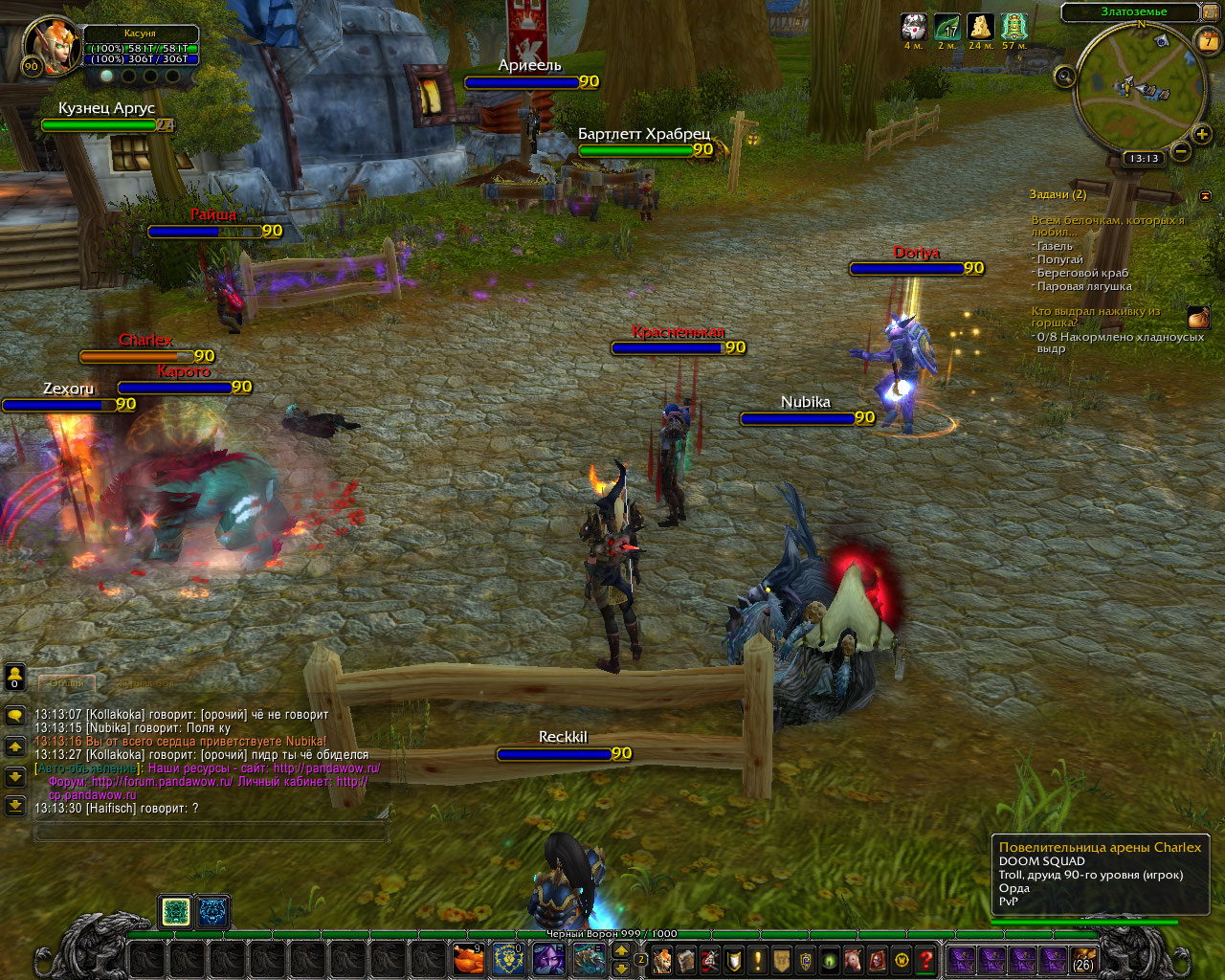Screen dimensions: 1225x980
Task: Switch to the Общий chat tab
Action: tap(67, 682)
